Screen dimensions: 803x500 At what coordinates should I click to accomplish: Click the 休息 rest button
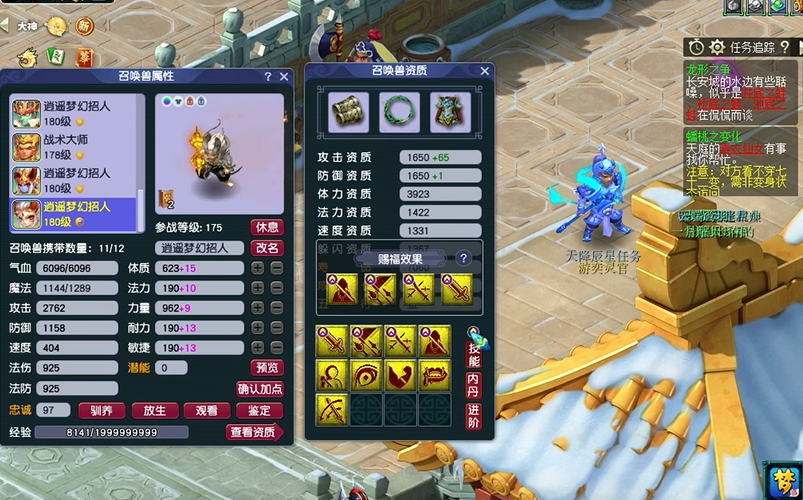(267, 227)
